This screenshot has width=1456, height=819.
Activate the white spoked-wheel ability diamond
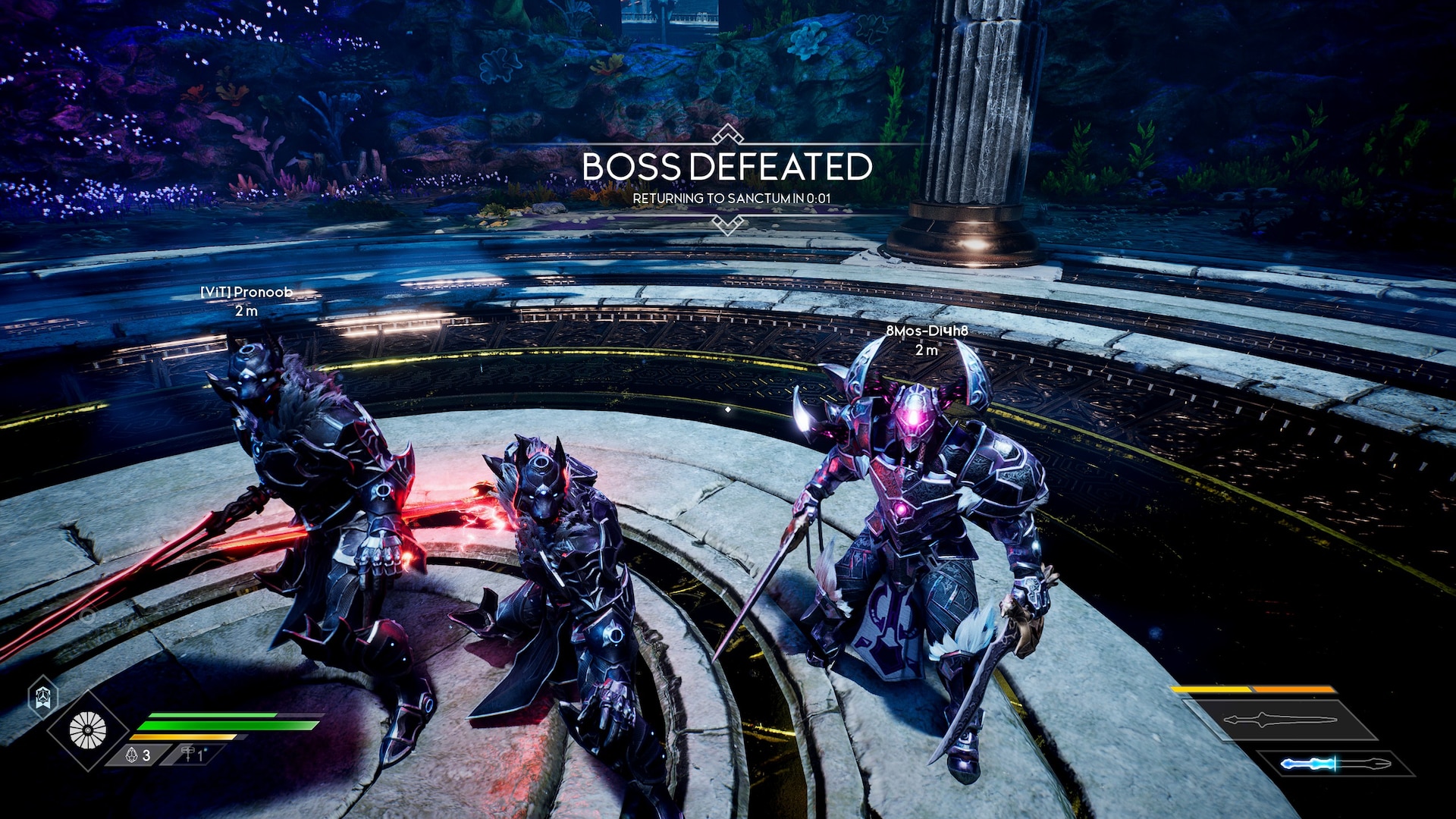88,730
